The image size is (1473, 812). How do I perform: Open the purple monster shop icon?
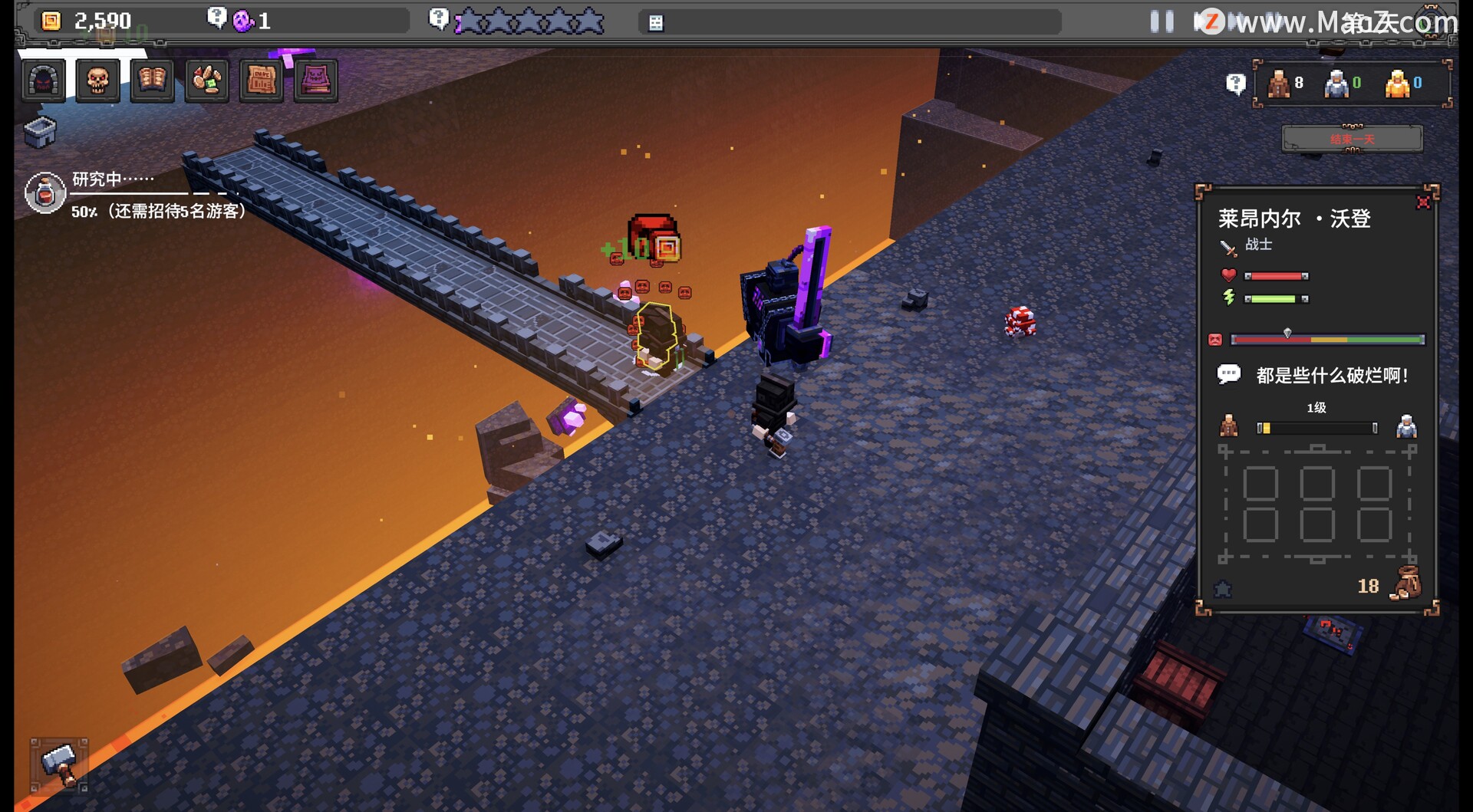[315, 81]
